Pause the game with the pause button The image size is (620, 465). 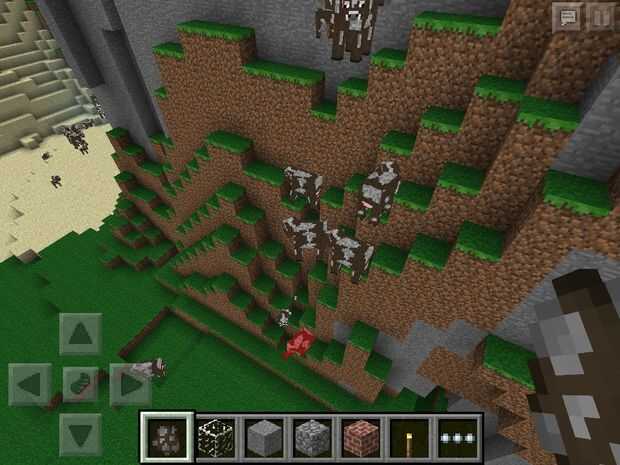[600, 16]
